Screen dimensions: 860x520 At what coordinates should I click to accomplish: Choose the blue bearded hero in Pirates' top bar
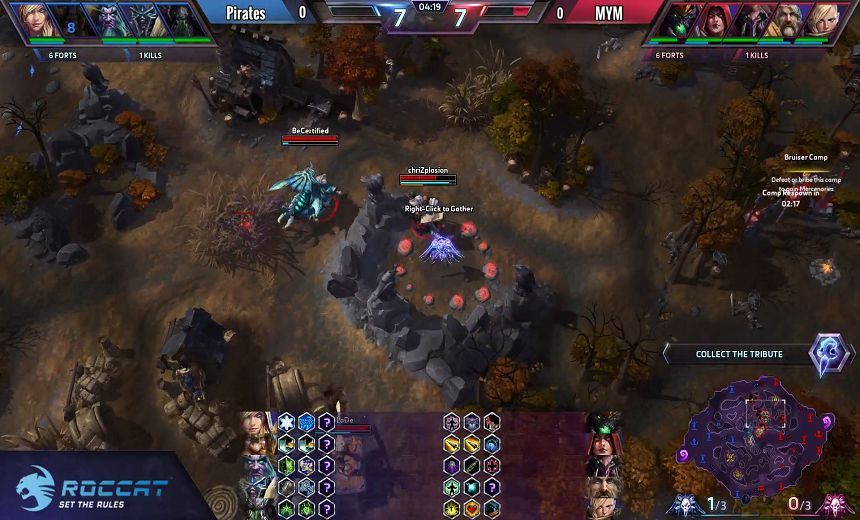click(x=103, y=19)
